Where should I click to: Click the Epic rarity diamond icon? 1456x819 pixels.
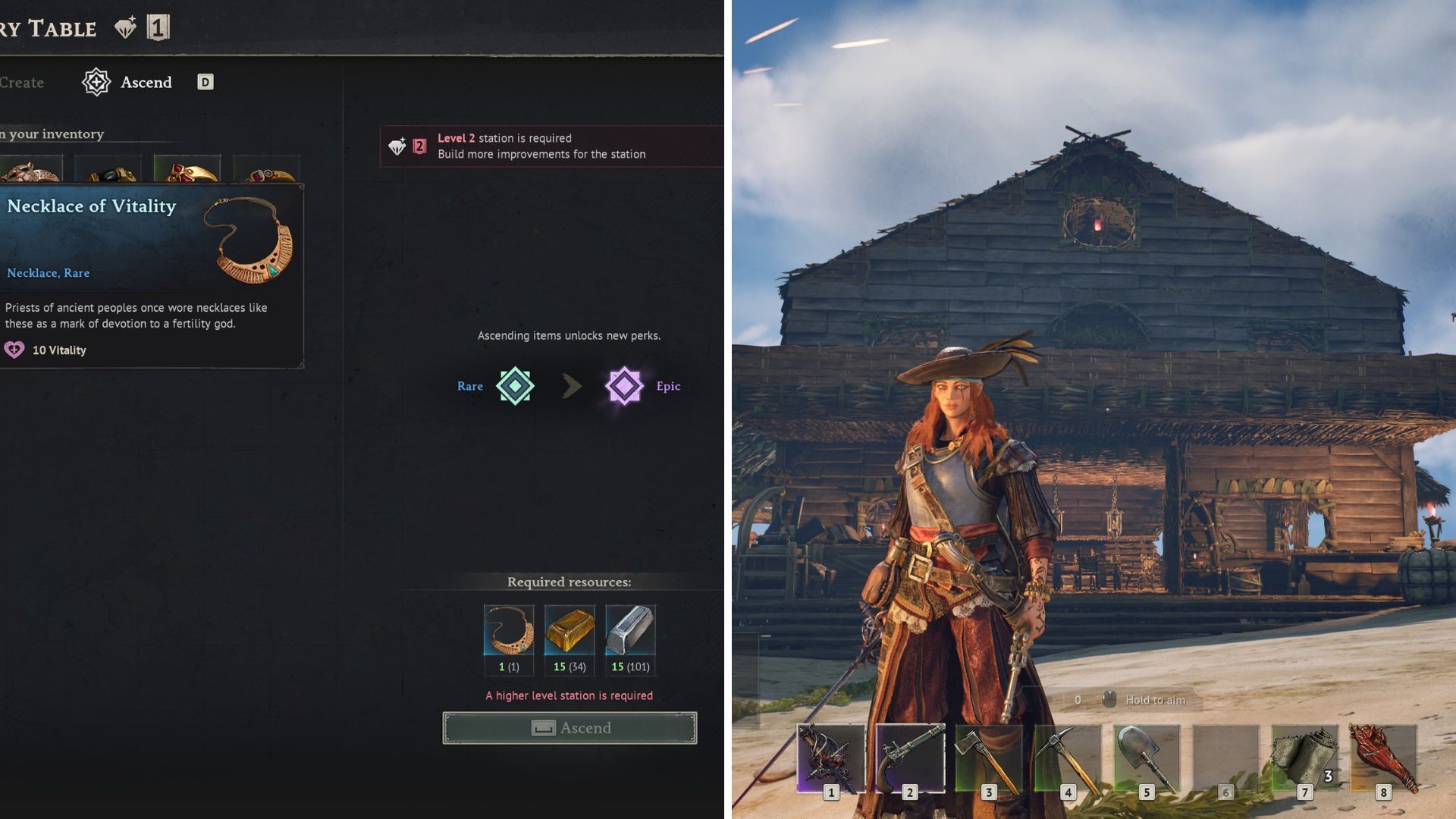[x=624, y=386]
